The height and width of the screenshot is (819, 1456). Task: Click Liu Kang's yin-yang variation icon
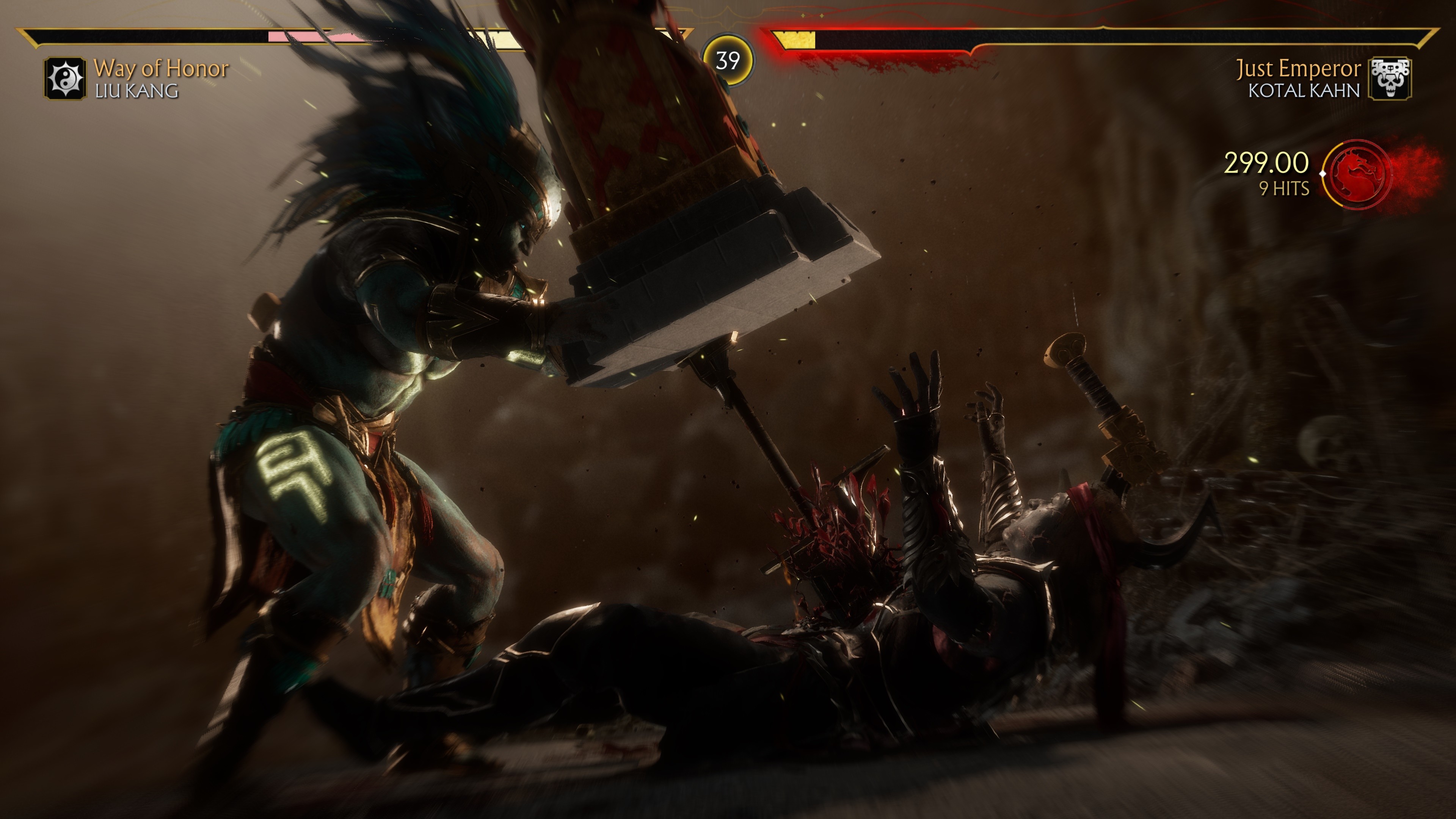[x=65, y=78]
